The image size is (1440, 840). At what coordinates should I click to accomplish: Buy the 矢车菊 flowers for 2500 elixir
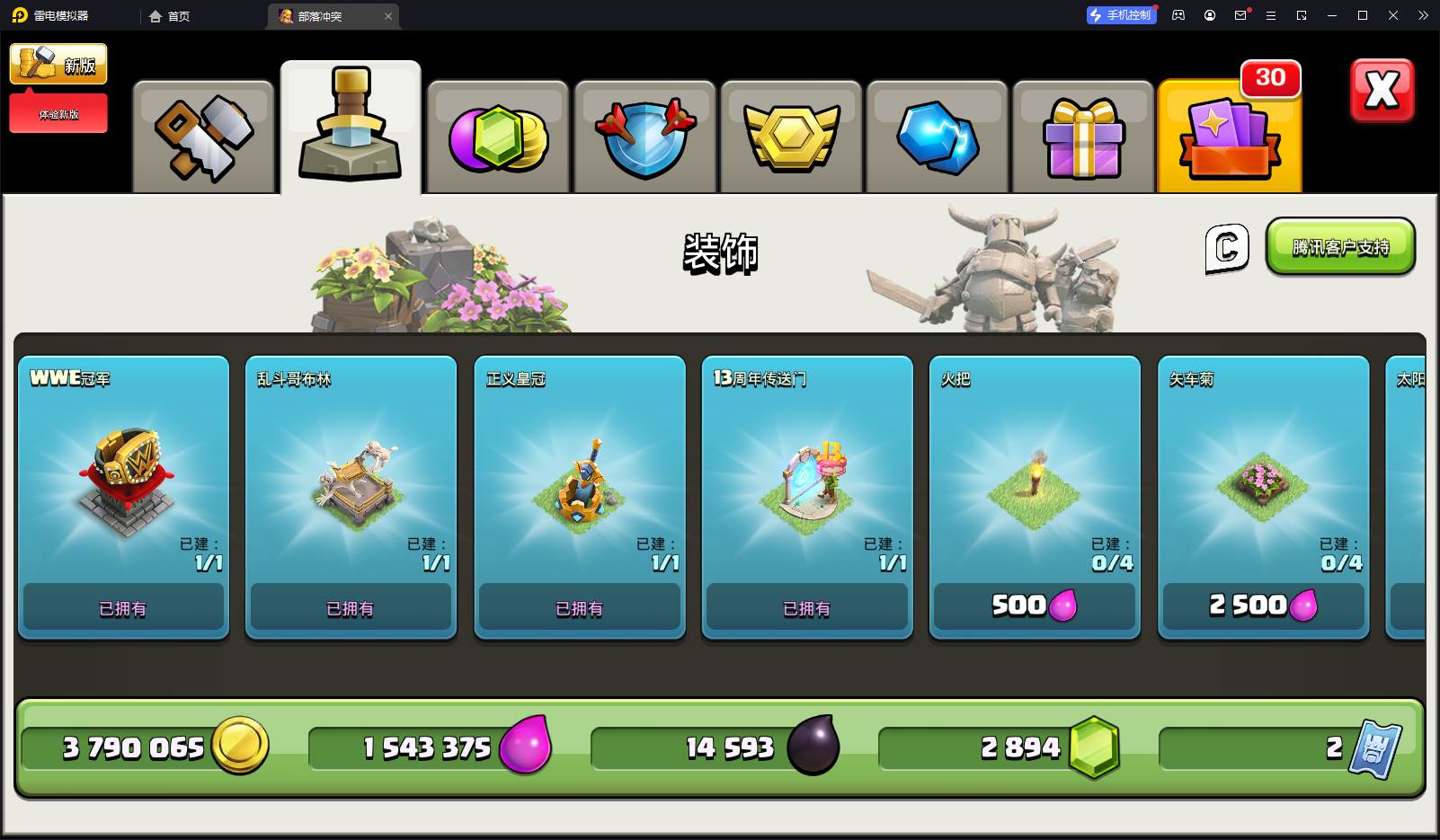point(1263,606)
